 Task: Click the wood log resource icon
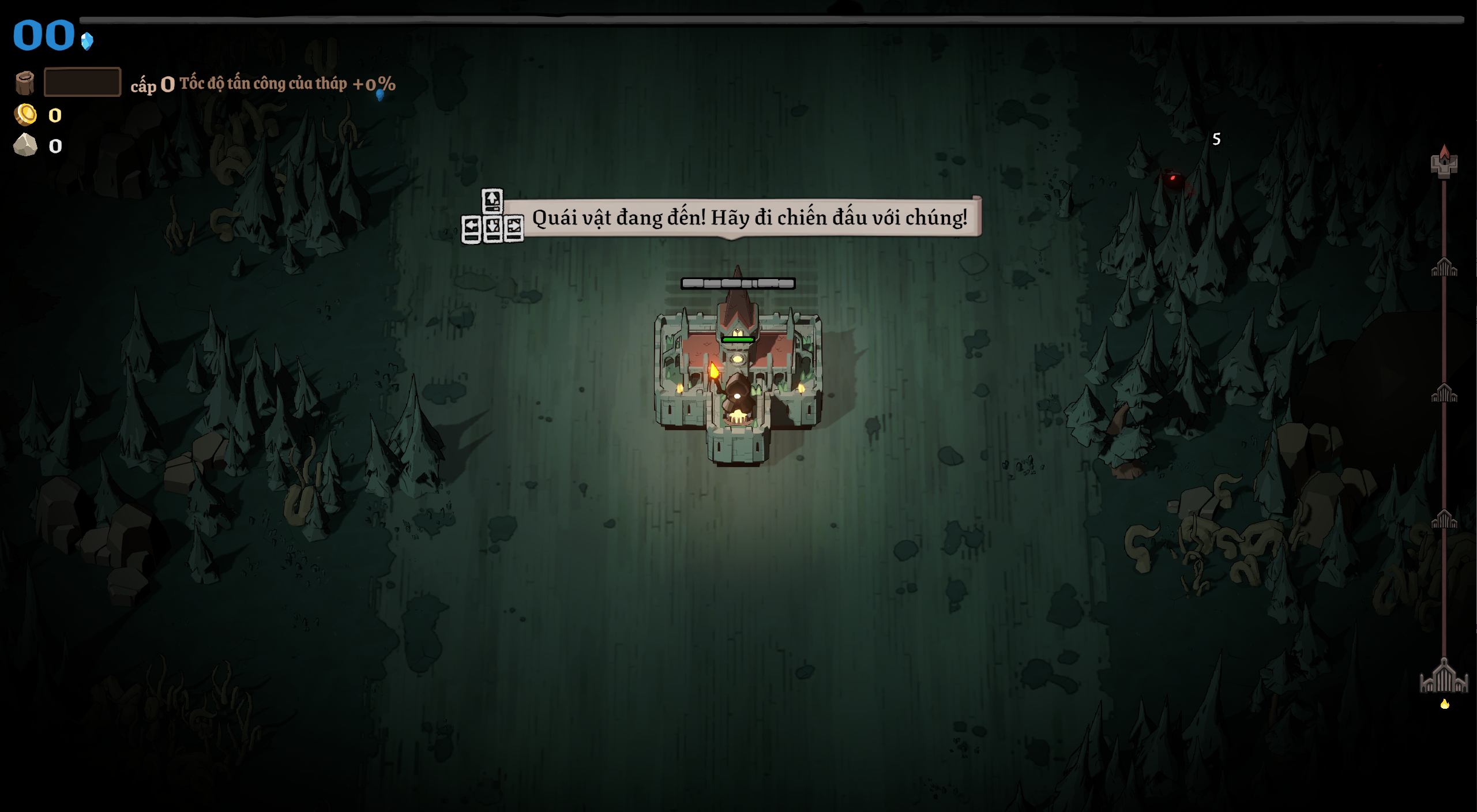(x=24, y=82)
